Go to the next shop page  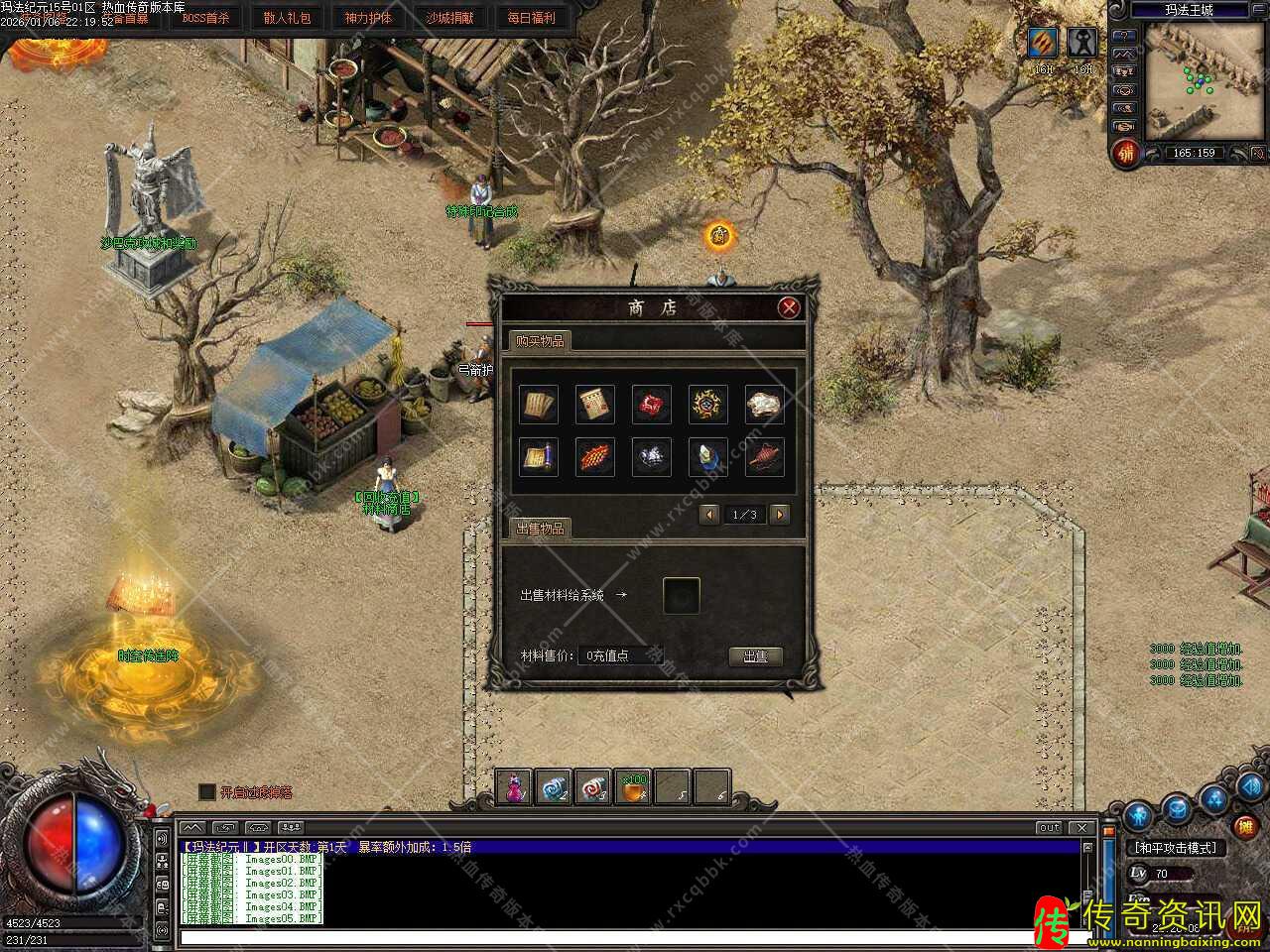coord(780,514)
